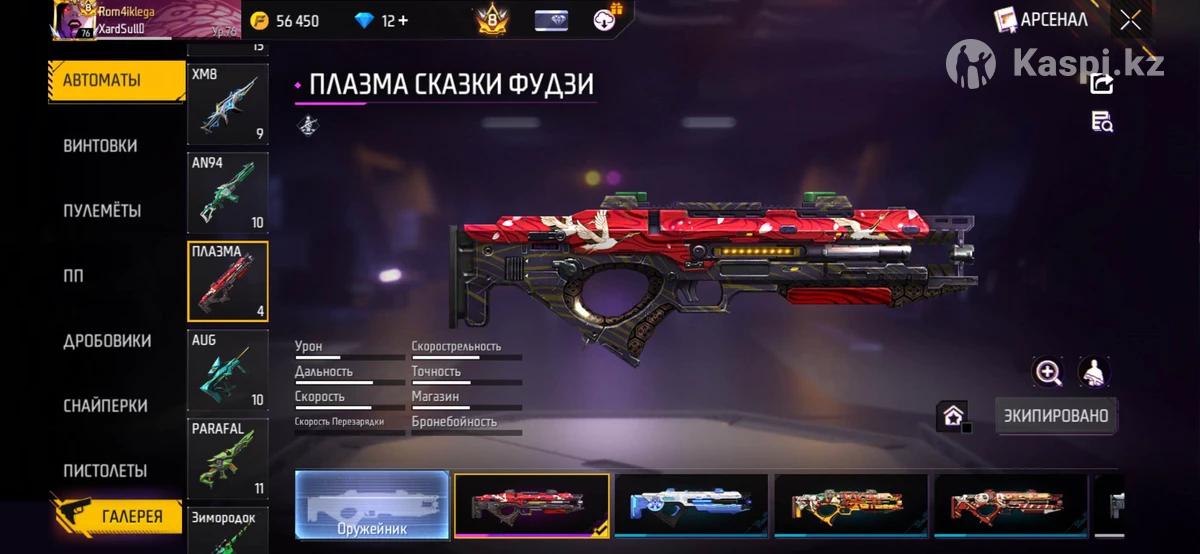Viewport: 1200px width, 554px height.
Task: Open the Снайперки category
Action: [105, 406]
